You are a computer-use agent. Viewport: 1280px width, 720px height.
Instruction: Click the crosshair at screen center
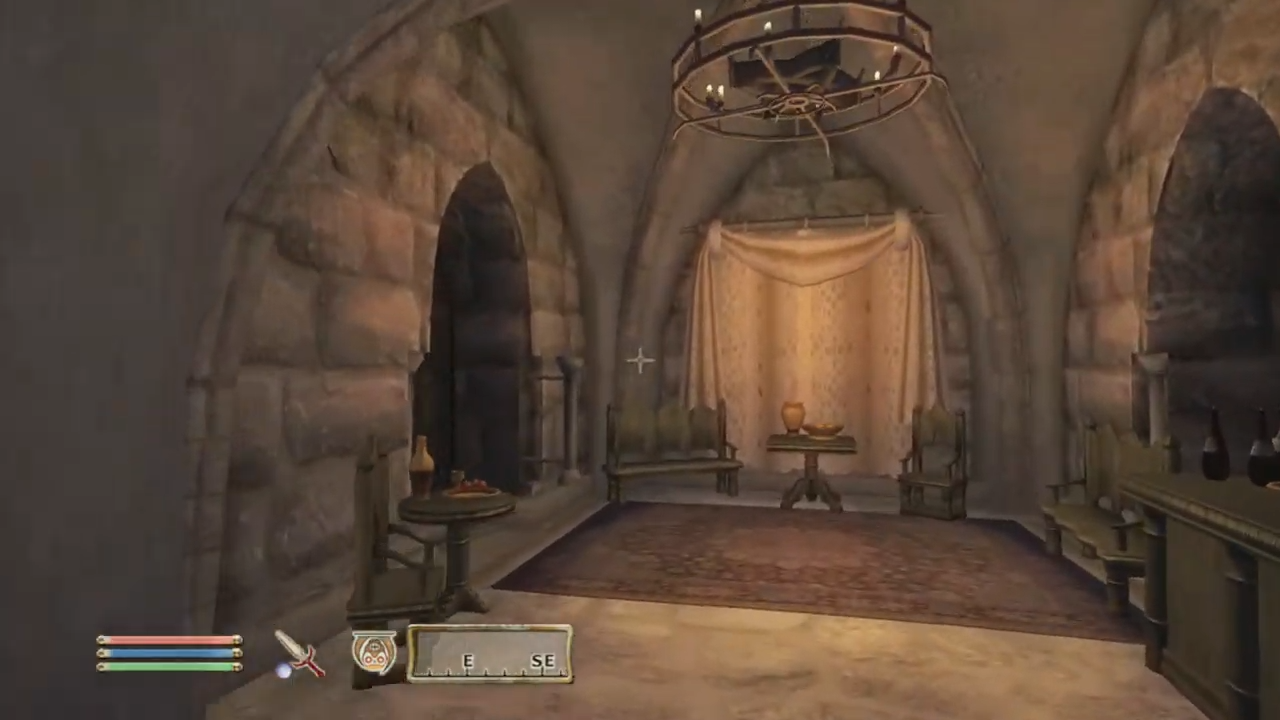click(640, 360)
